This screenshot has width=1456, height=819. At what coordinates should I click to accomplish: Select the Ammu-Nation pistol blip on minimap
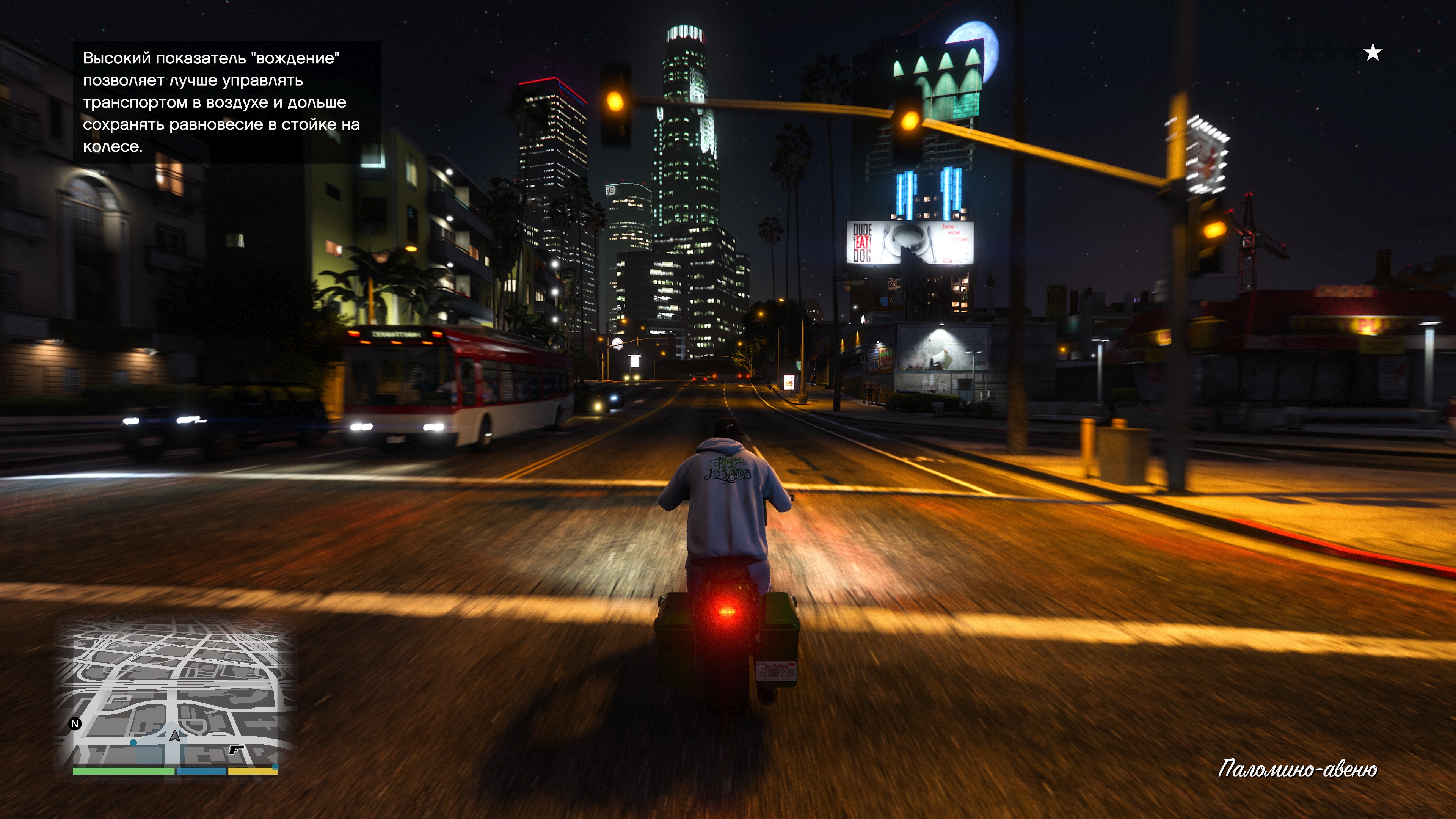236,750
